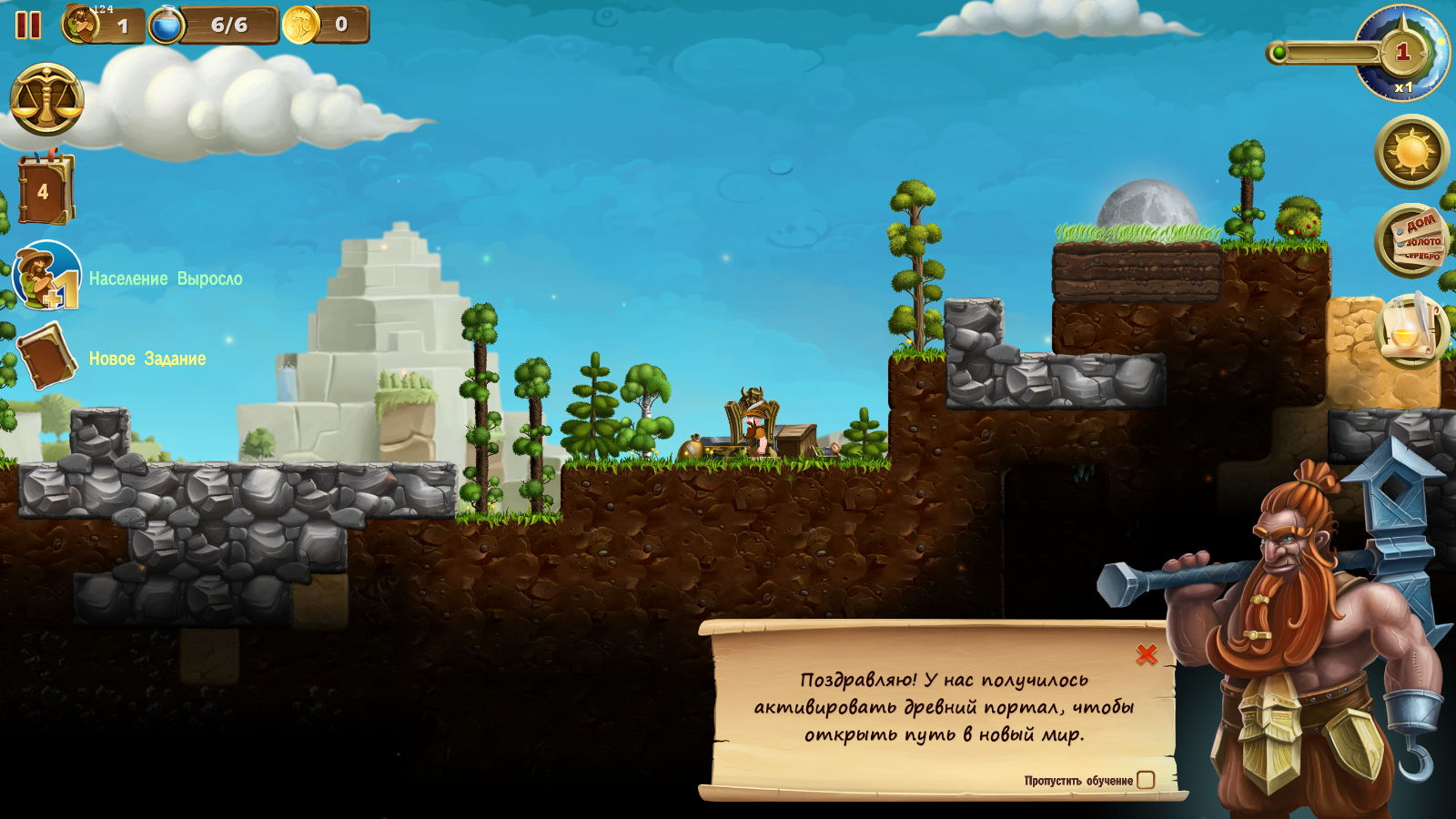This screenshot has width=1456, height=819.
Task: Select the dwarf count portrait icon
Action: pyautogui.click(x=81, y=25)
